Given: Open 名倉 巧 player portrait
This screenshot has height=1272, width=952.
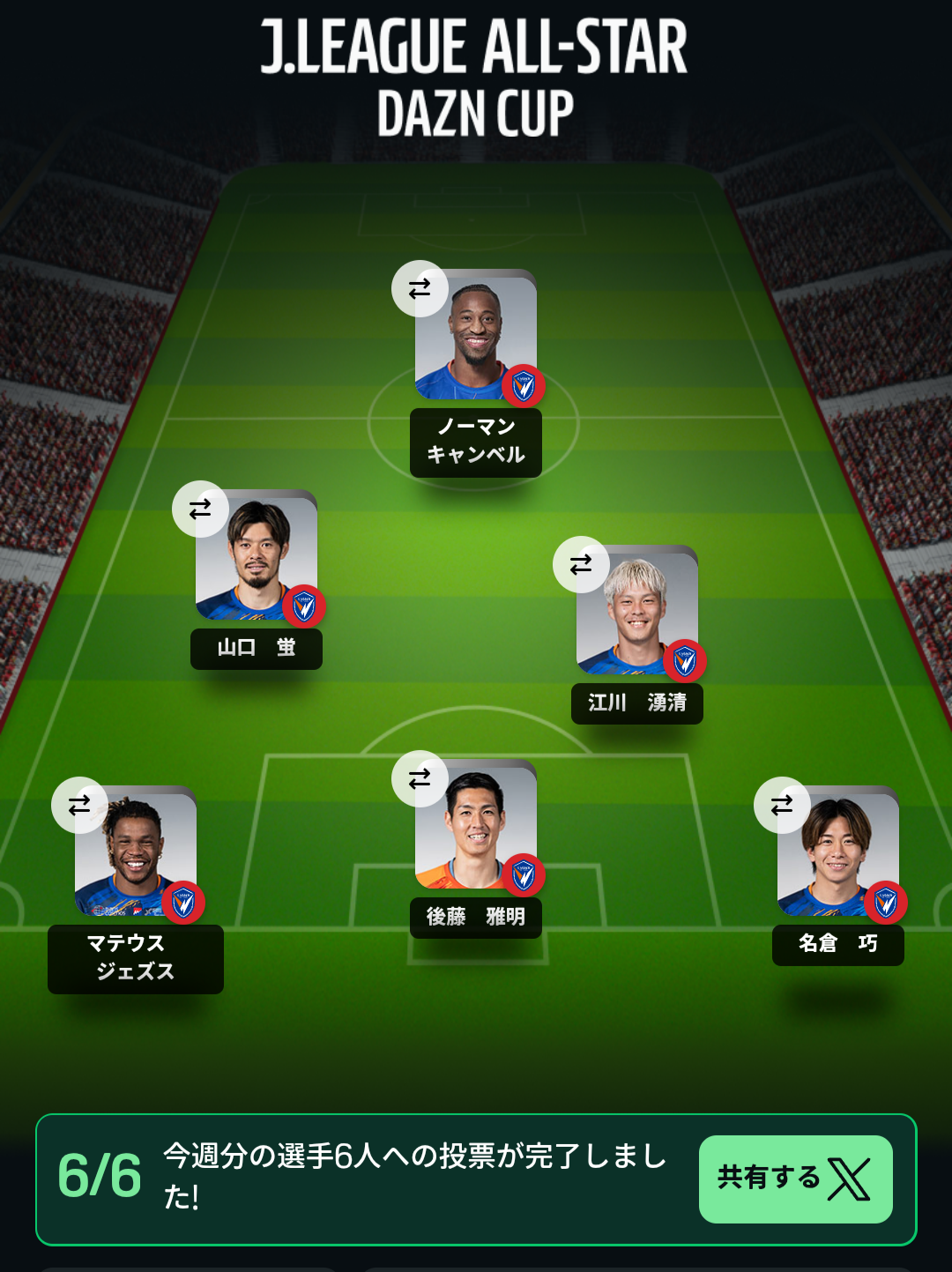Looking at the screenshot, I should click(x=838, y=855).
